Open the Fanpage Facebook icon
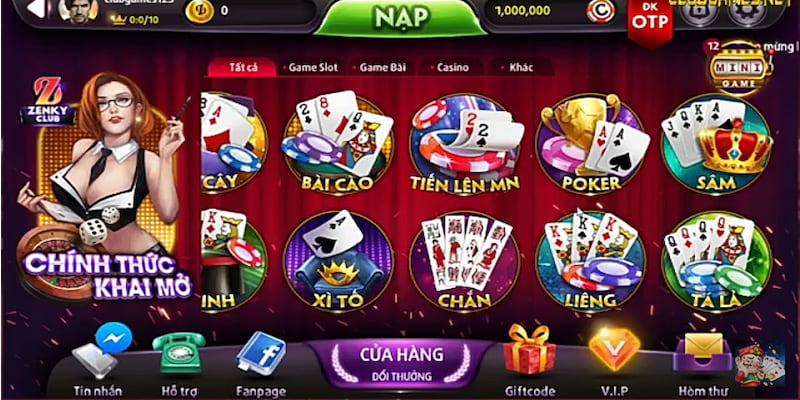The height and width of the screenshot is (400, 800). [x=261, y=354]
